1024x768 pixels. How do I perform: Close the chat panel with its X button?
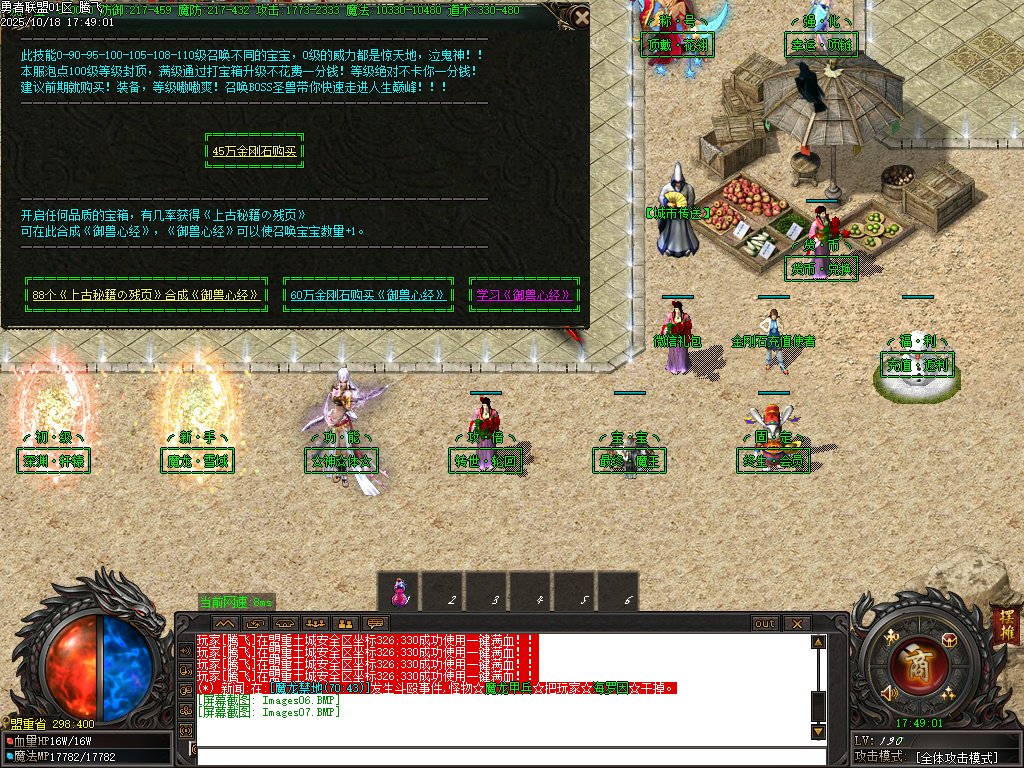pos(797,624)
